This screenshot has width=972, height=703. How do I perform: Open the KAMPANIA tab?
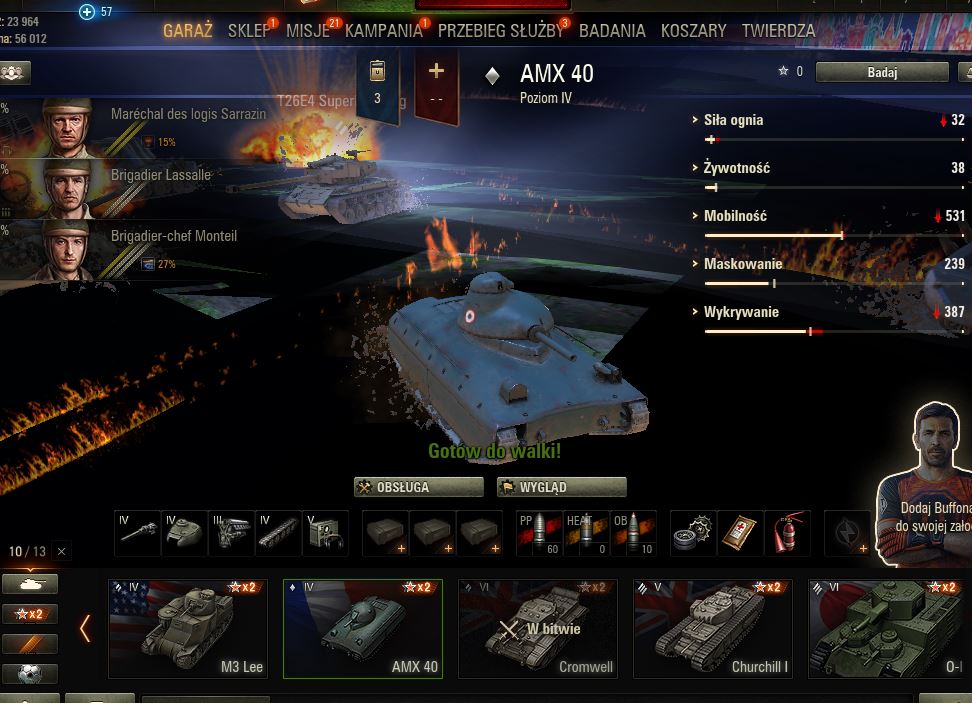click(x=383, y=31)
